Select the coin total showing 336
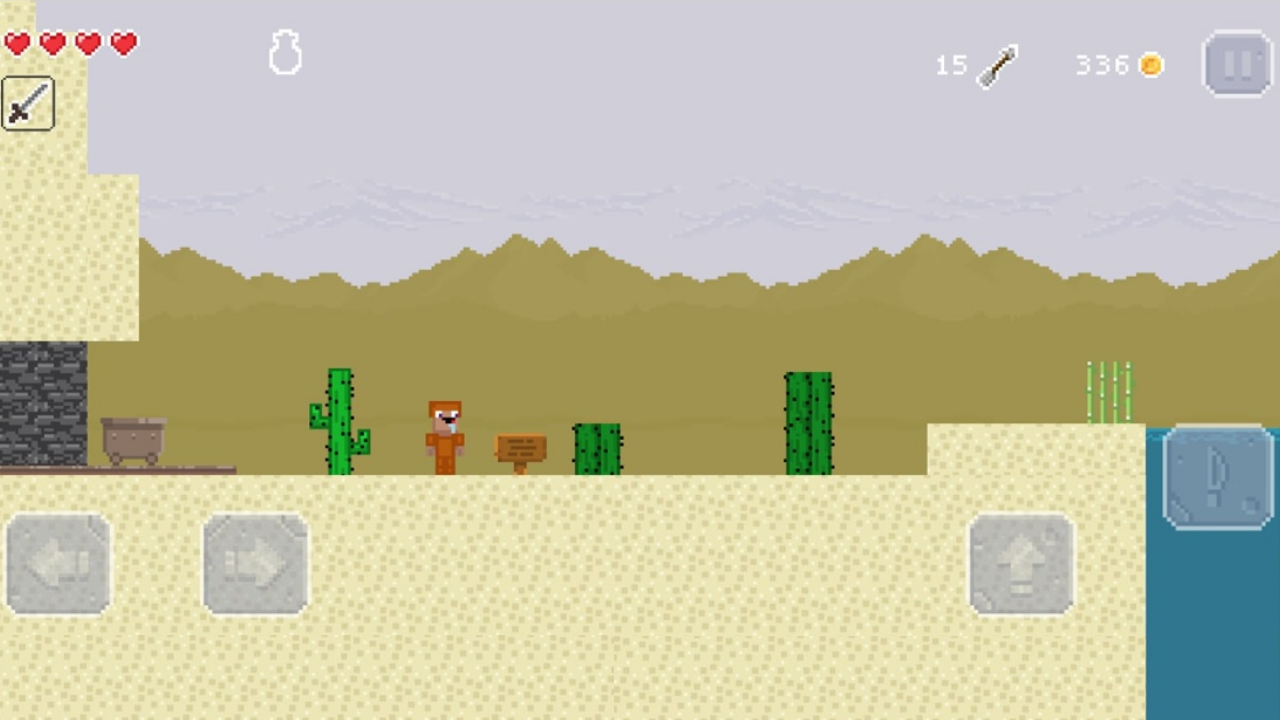 coord(1103,65)
